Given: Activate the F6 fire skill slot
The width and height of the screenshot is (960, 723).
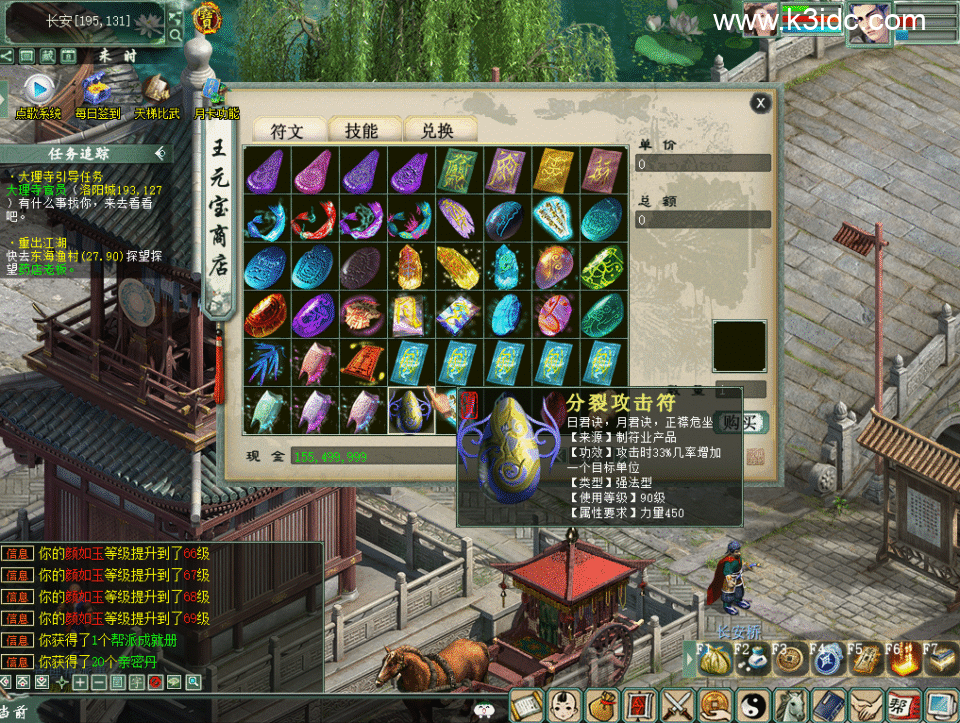Looking at the screenshot, I should coord(901,660).
